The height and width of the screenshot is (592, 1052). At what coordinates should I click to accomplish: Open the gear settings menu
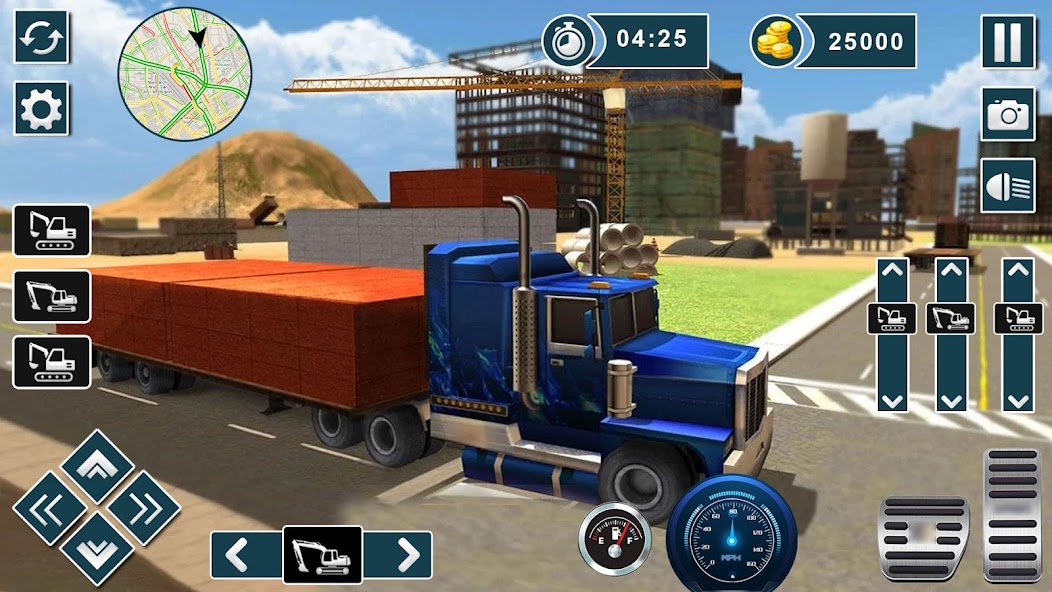[x=41, y=108]
